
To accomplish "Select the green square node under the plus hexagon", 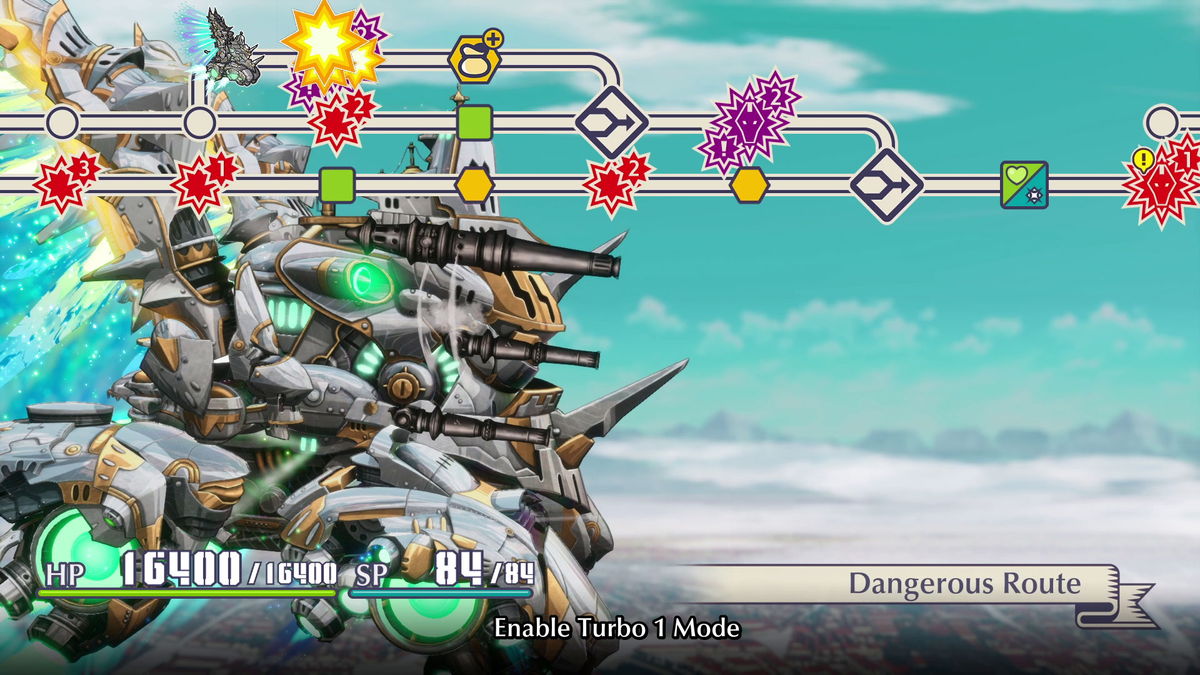I will tap(474, 122).
